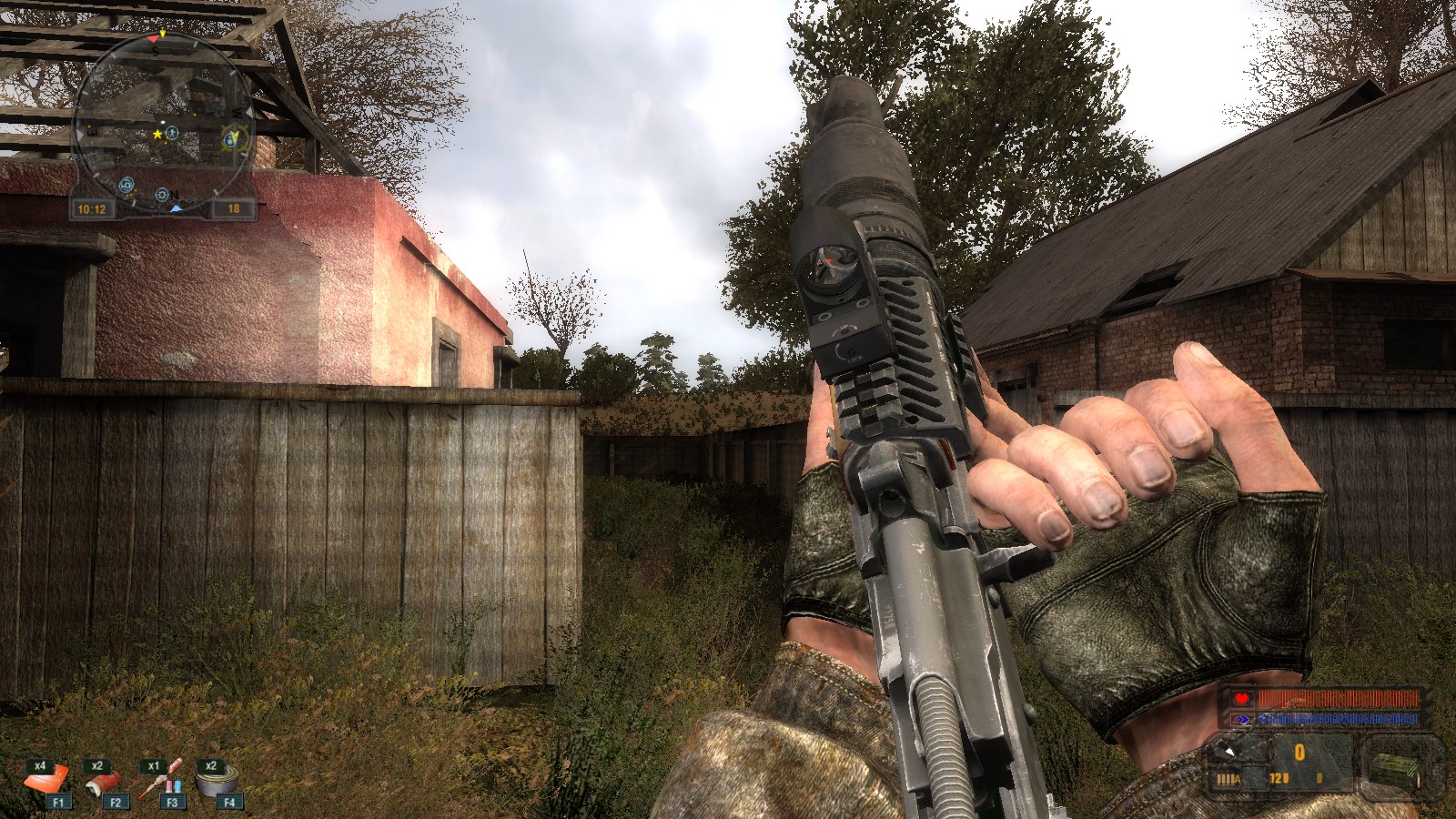The width and height of the screenshot is (1456, 819).
Task: Use the orange medkit quick slot
Action: point(47,780)
